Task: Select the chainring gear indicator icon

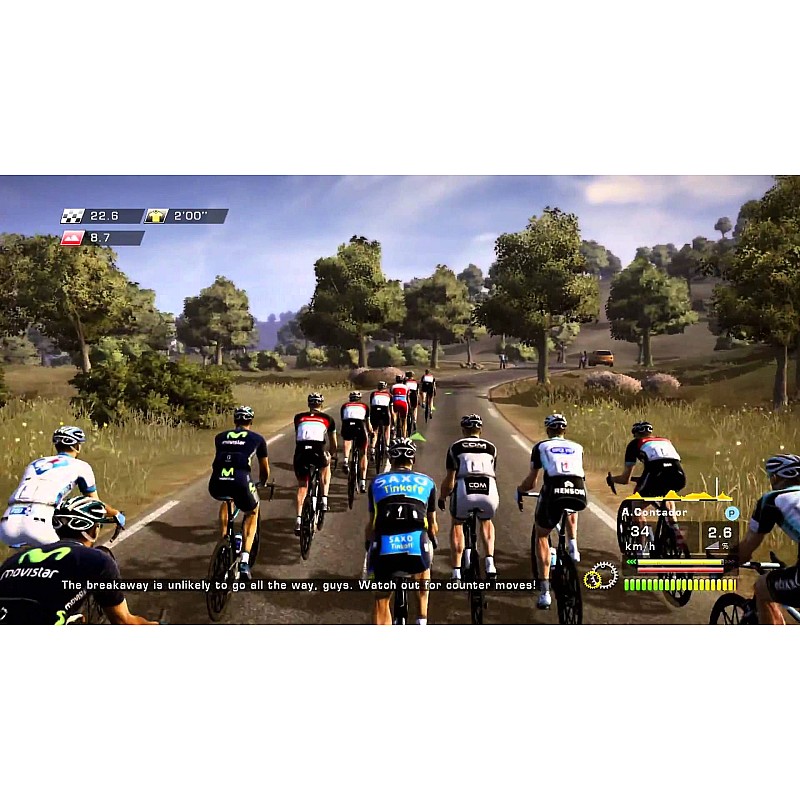Action: click(x=601, y=576)
